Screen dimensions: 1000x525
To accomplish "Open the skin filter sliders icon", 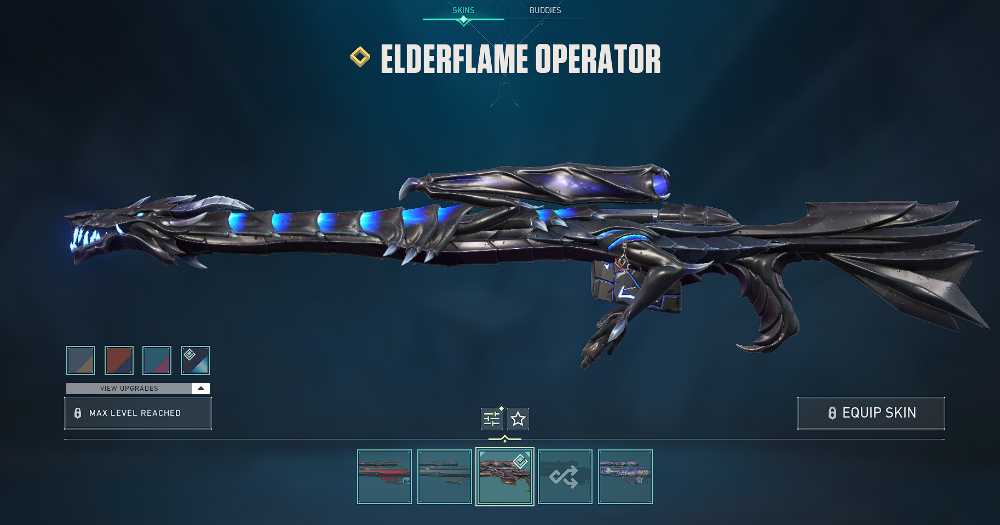I will [492, 419].
